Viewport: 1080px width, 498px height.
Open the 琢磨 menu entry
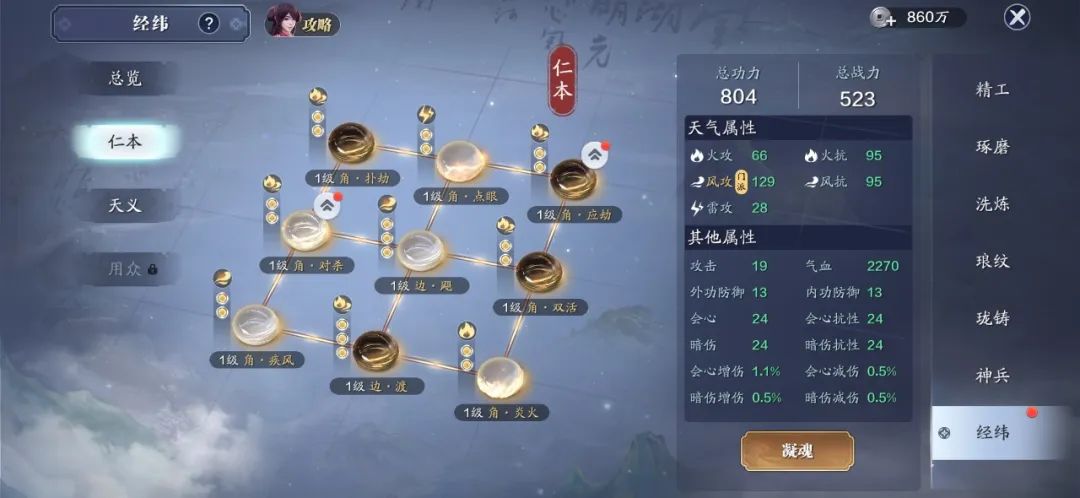tap(992, 147)
